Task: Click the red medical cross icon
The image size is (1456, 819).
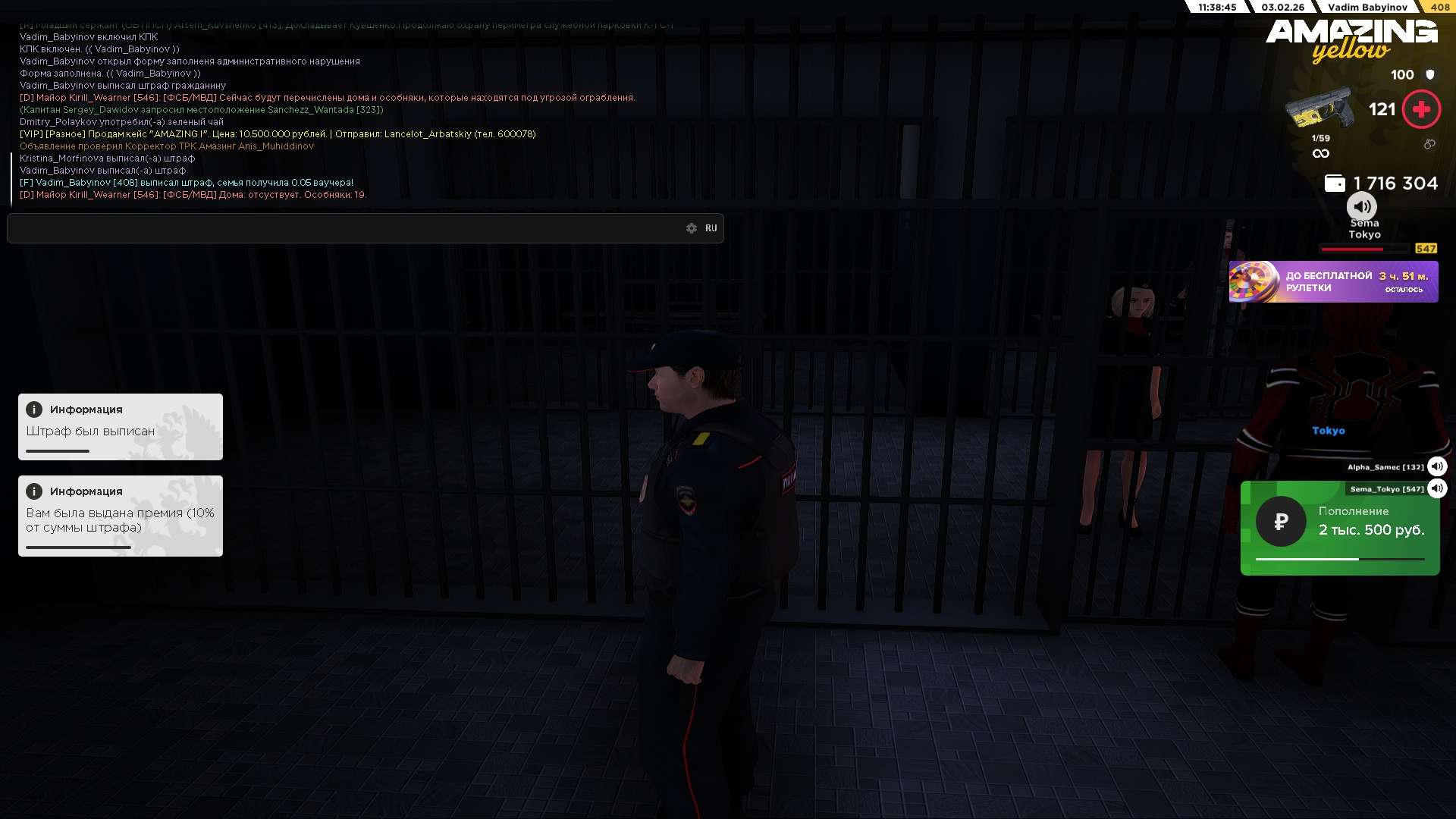Action: coord(1421,110)
